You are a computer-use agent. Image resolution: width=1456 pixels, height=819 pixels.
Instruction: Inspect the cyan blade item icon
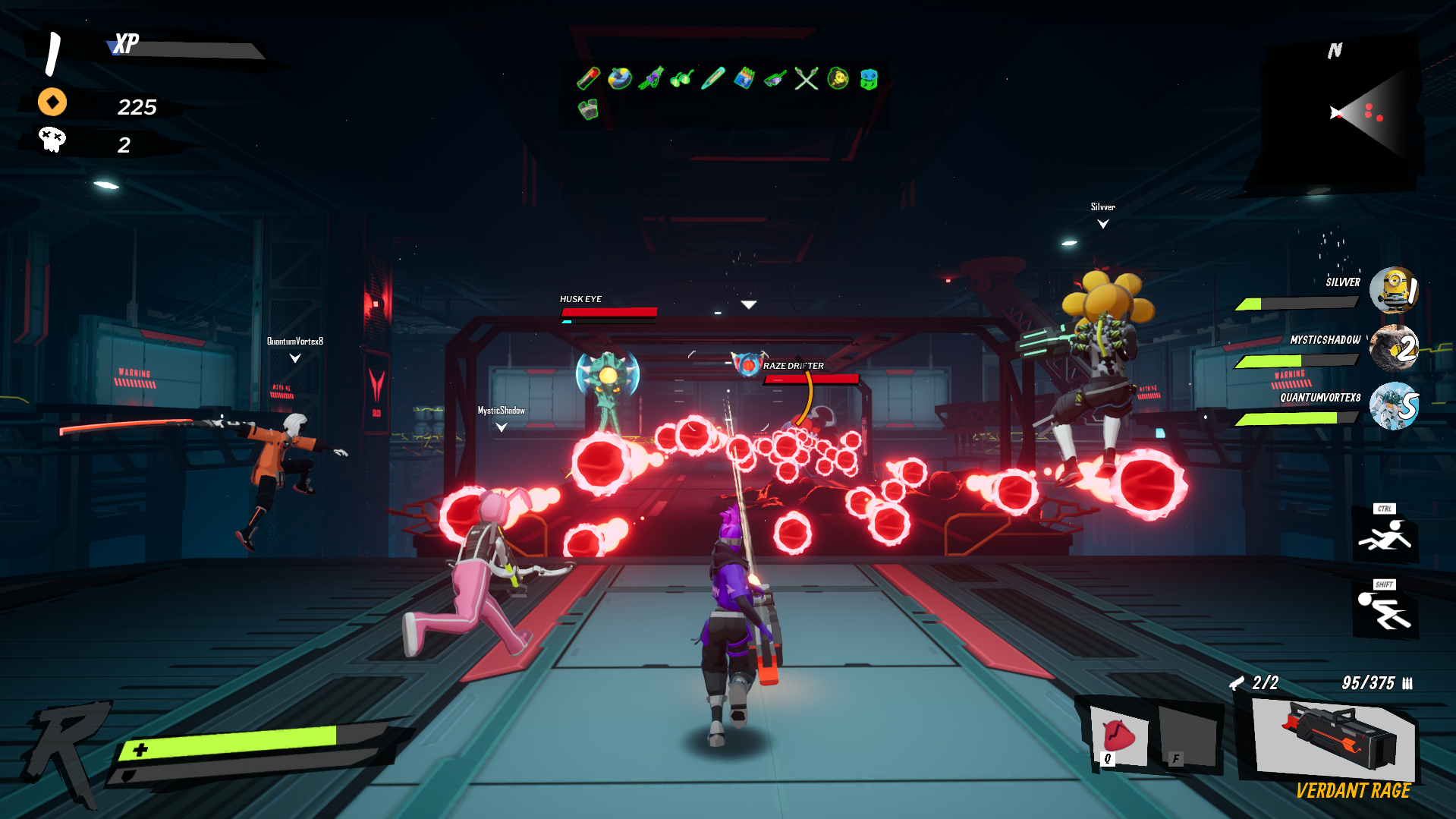point(713,77)
